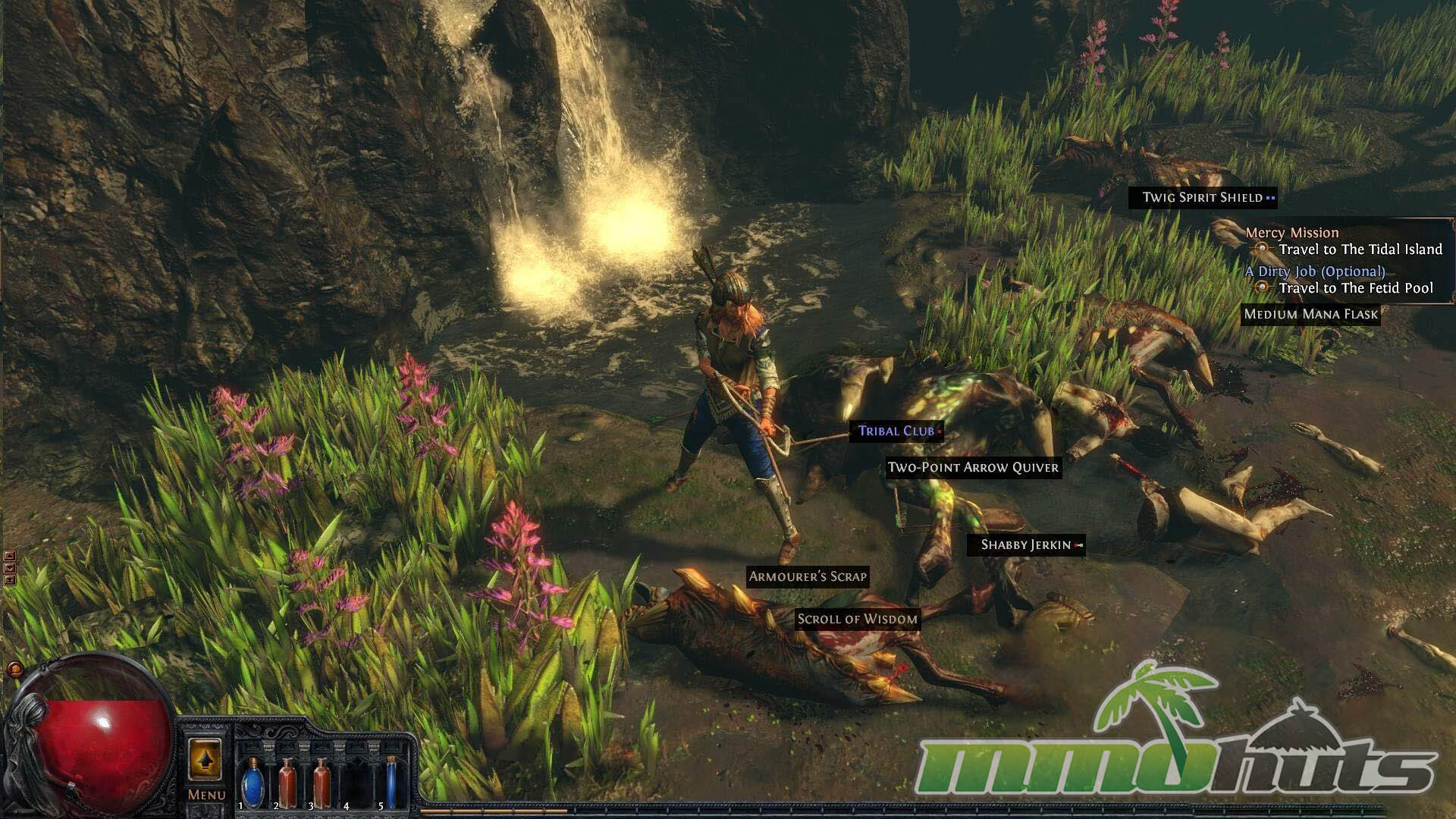Collect the Armourer's Scrap label

coord(808,577)
